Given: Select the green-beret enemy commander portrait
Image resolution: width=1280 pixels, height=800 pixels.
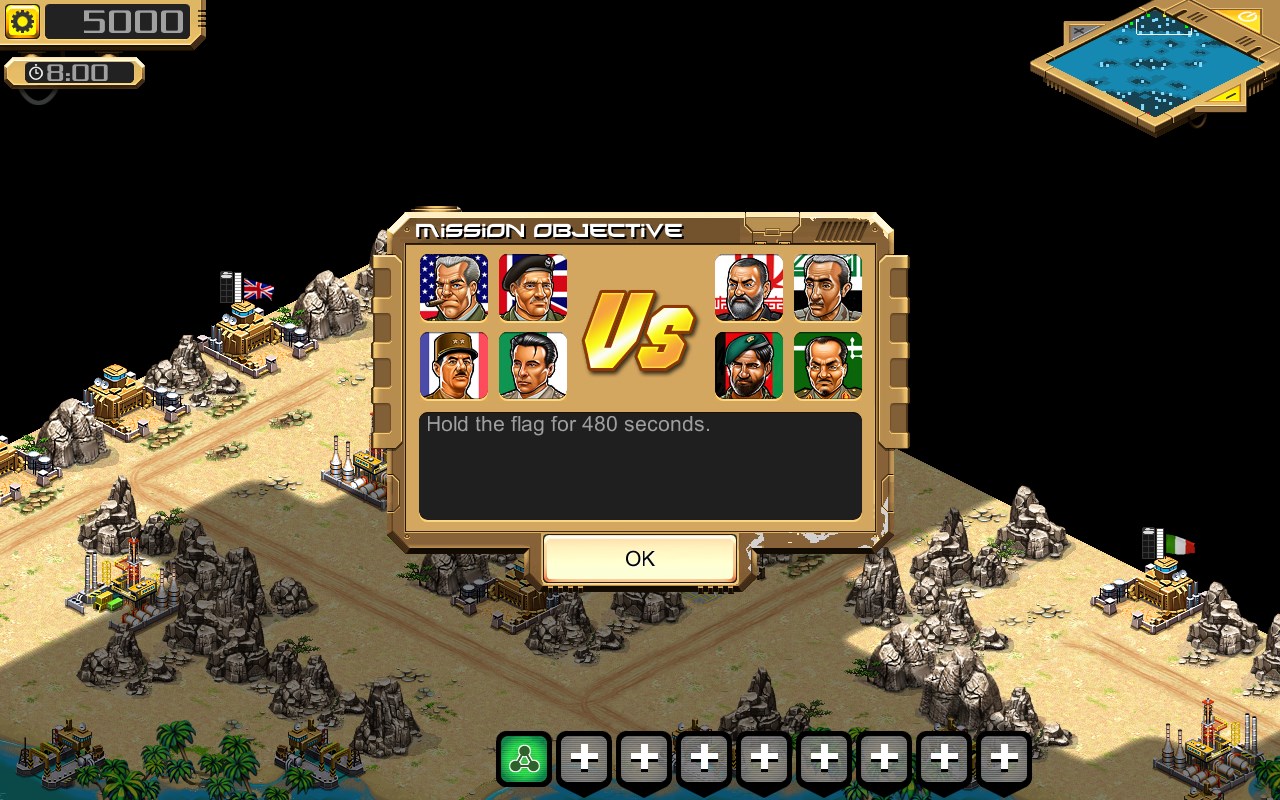Looking at the screenshot, I should pos(748,365).
